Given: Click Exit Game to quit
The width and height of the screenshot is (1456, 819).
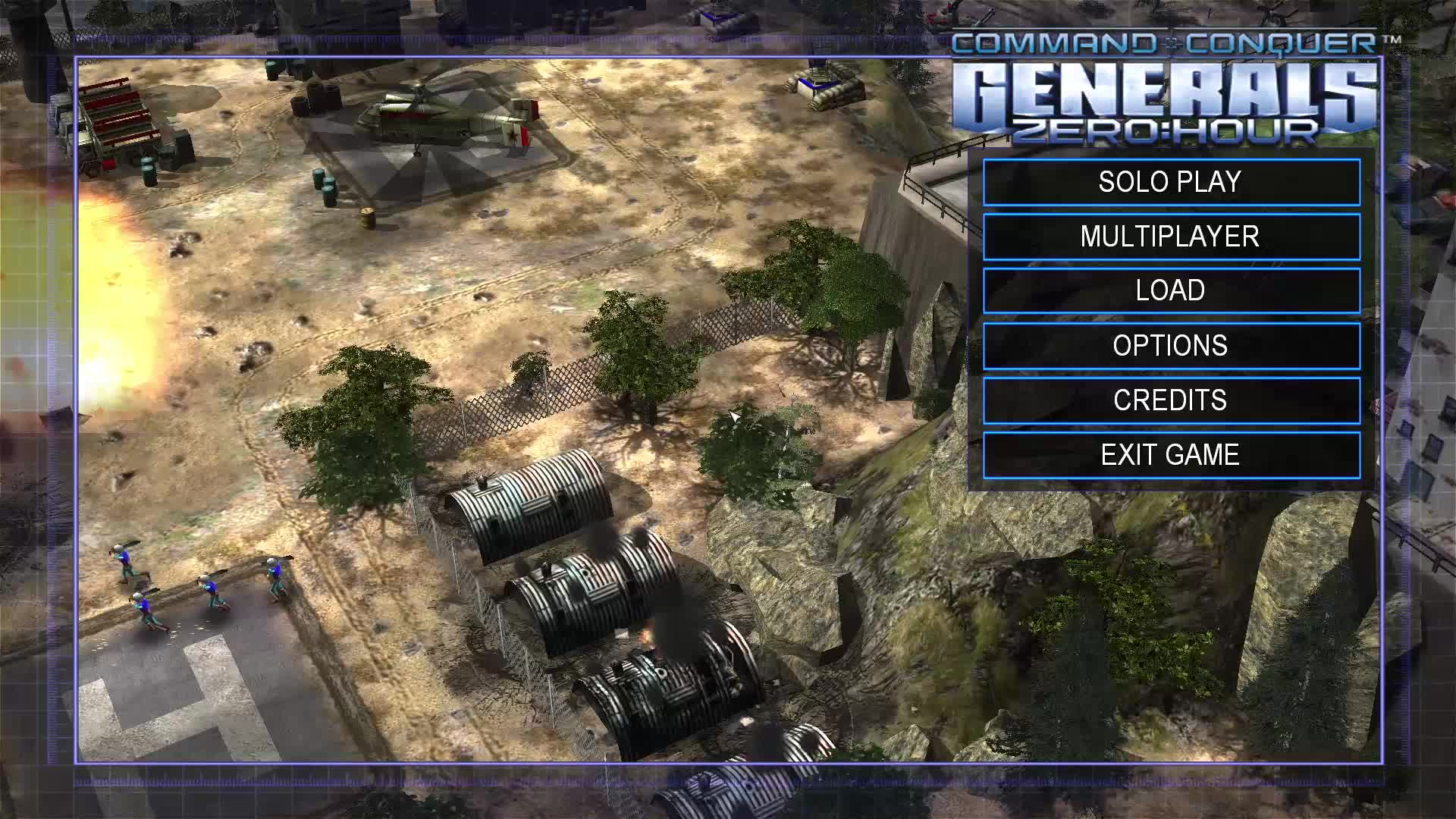Looking at the screenshot, I should [1171, 455].
